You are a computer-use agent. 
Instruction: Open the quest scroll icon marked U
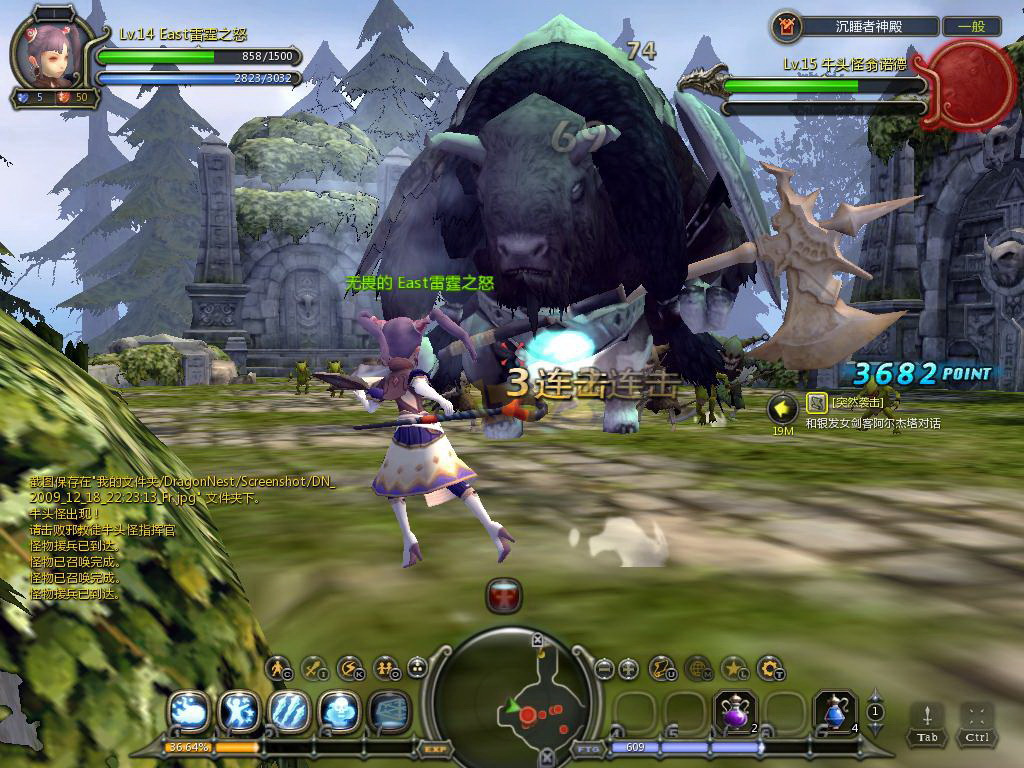(x=662, y=667)
